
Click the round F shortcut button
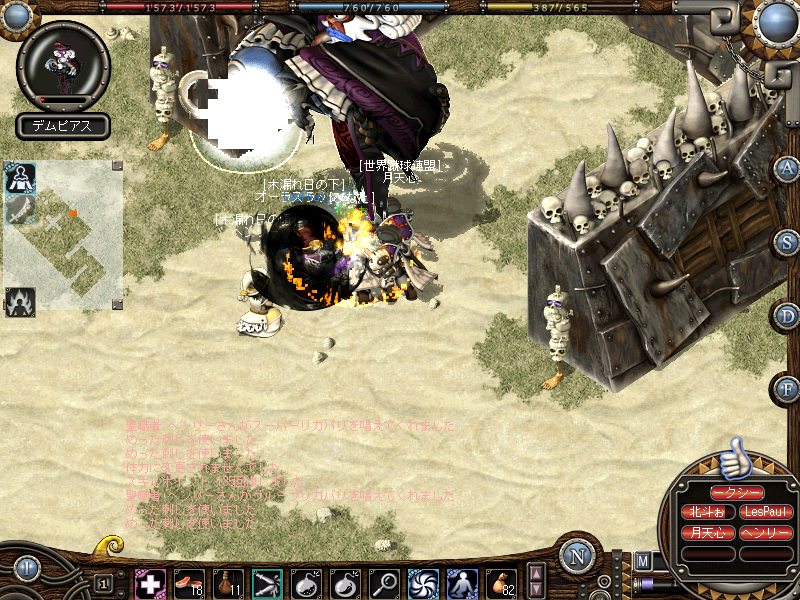point(787,387)
